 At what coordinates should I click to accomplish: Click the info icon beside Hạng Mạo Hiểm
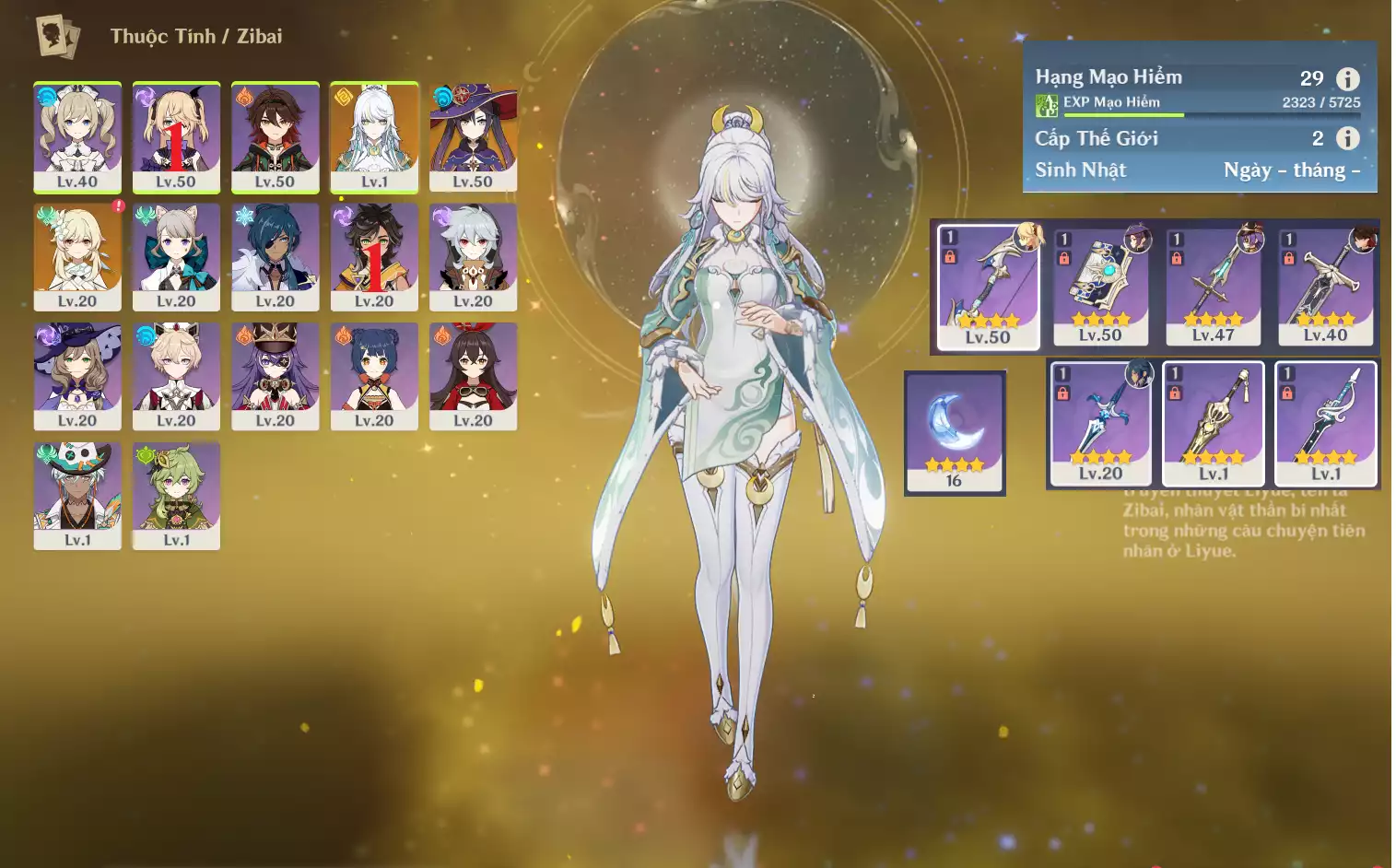coord(1347,78)
